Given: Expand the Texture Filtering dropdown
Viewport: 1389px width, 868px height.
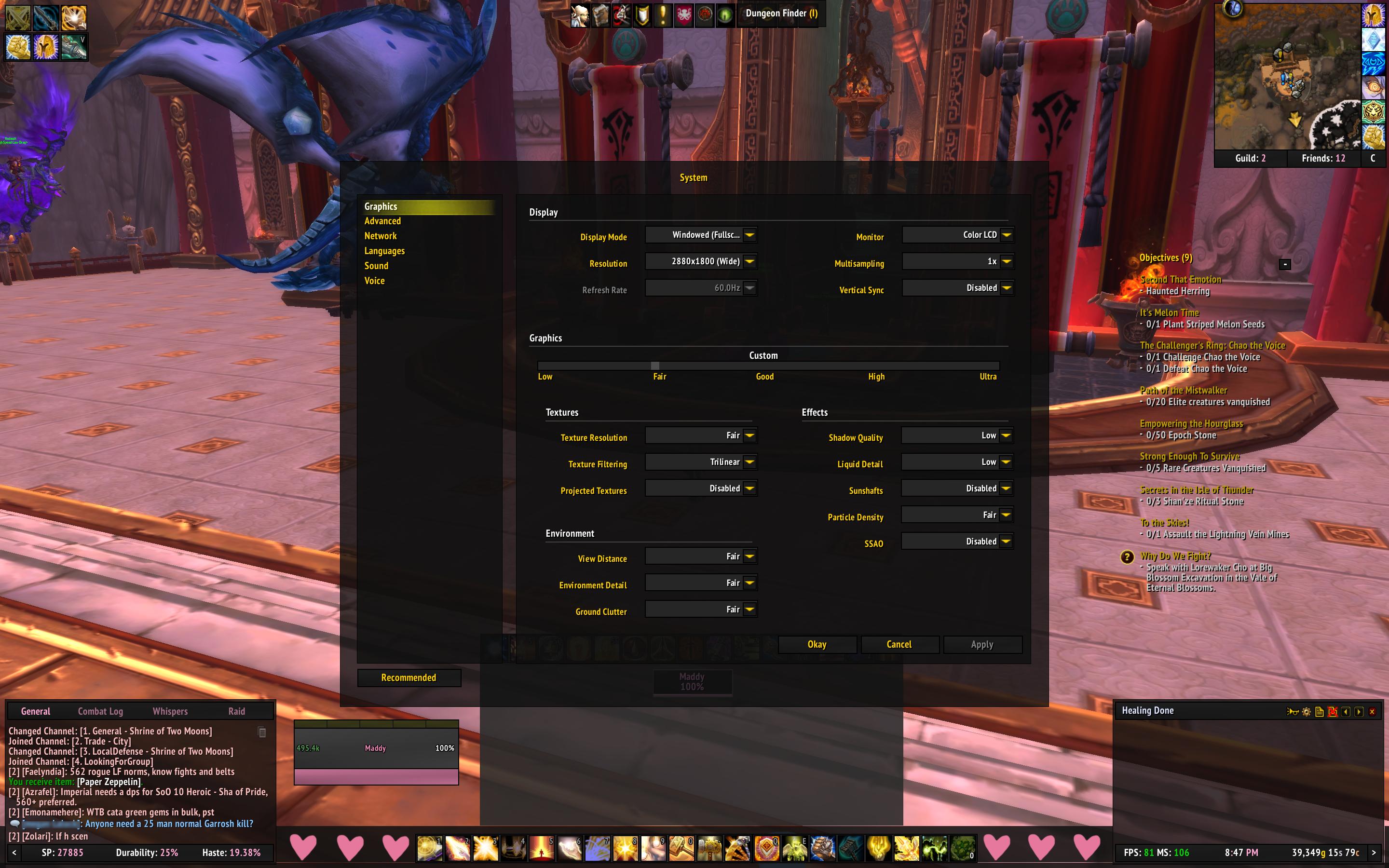Looking at the screenshot, I should [749, 462].
